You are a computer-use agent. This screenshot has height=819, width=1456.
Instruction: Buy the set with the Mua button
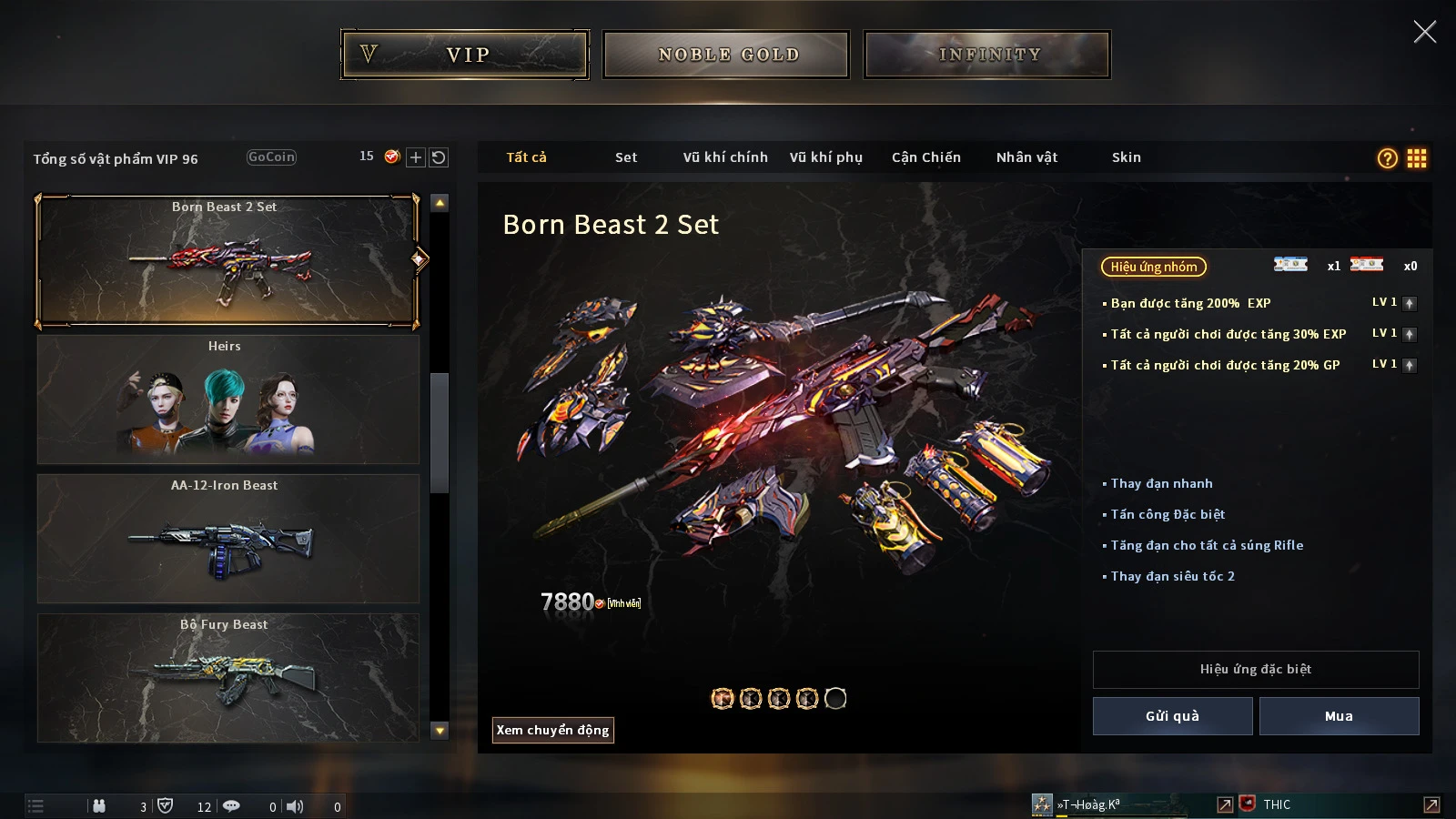1339,716
